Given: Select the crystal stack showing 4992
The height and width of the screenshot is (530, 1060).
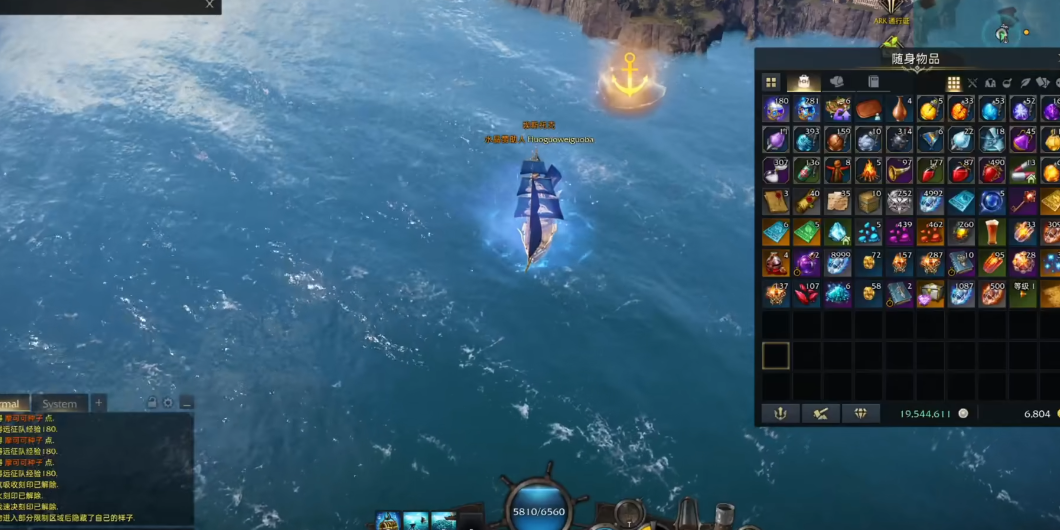Looking at the screenshot, I should pos(930,201).
